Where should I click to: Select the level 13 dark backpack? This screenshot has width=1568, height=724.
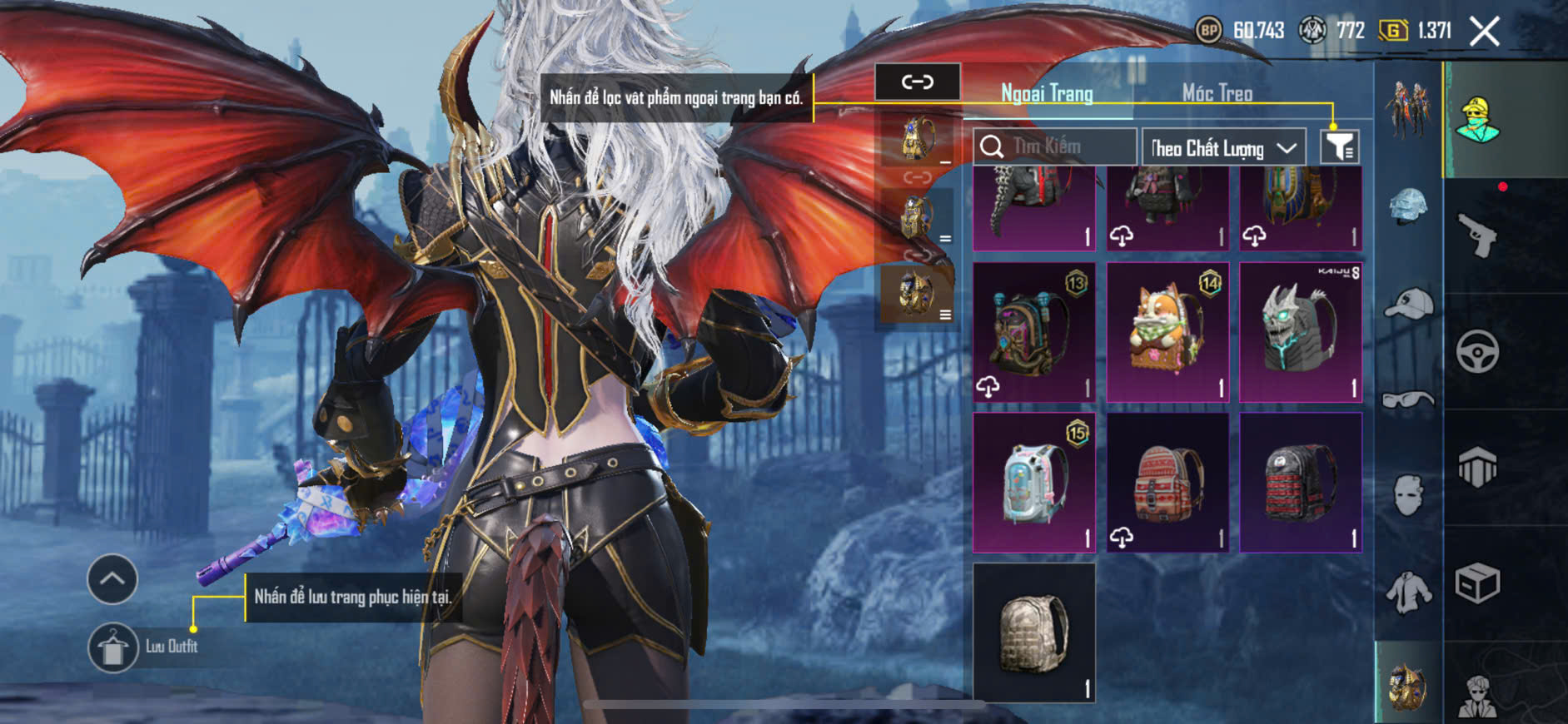click(1034, 333)
